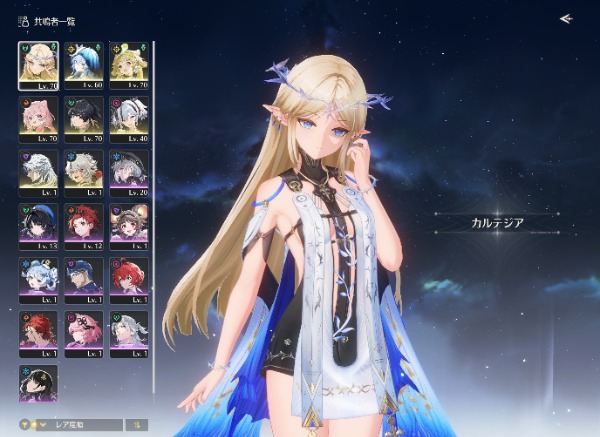Viewport: 600px width, 437px height.
Task: Go back using the top-right arrow
Action: pyautogui.click(x=565, y=18)
